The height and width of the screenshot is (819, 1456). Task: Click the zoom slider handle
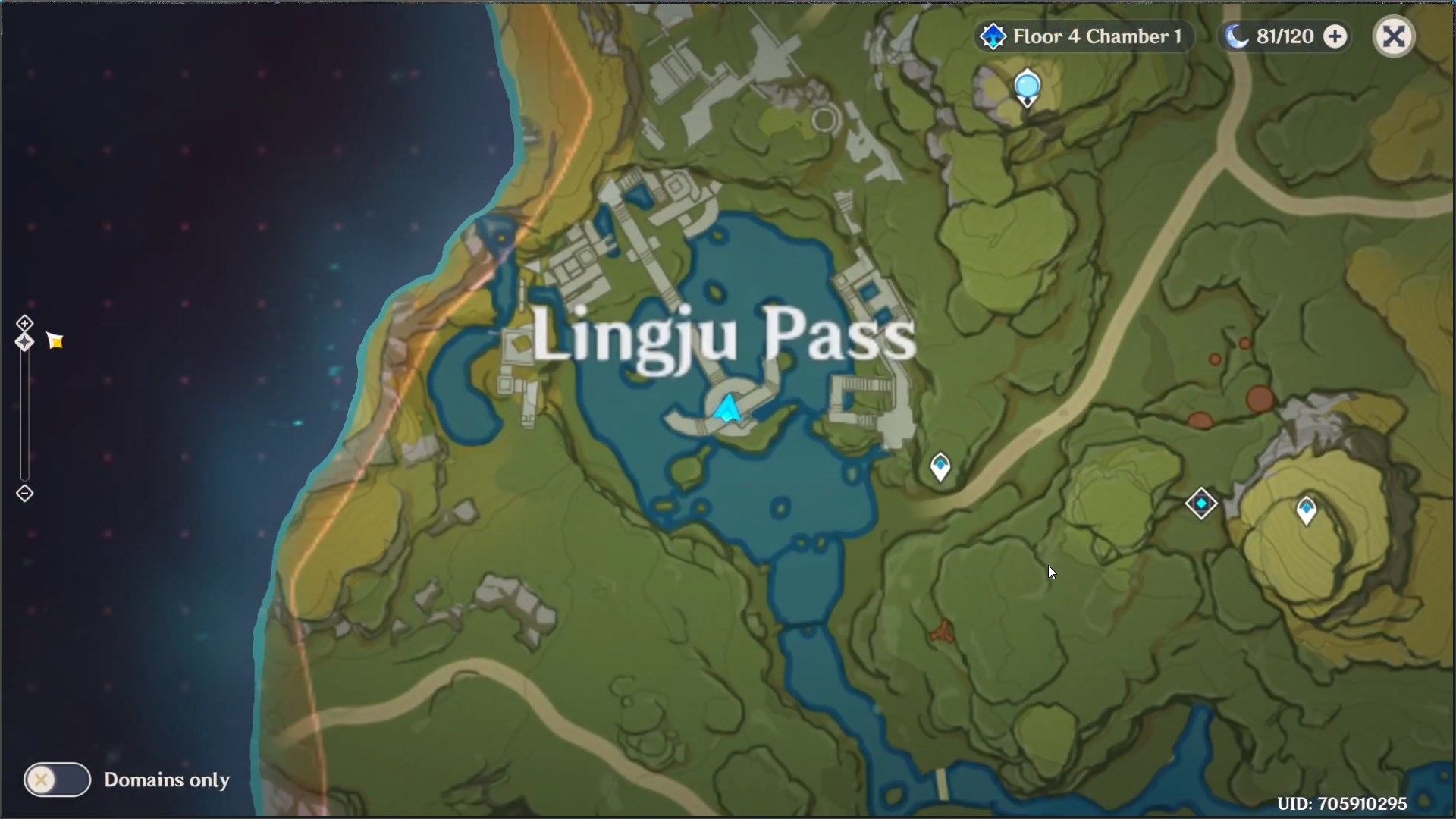pos(25,343)
